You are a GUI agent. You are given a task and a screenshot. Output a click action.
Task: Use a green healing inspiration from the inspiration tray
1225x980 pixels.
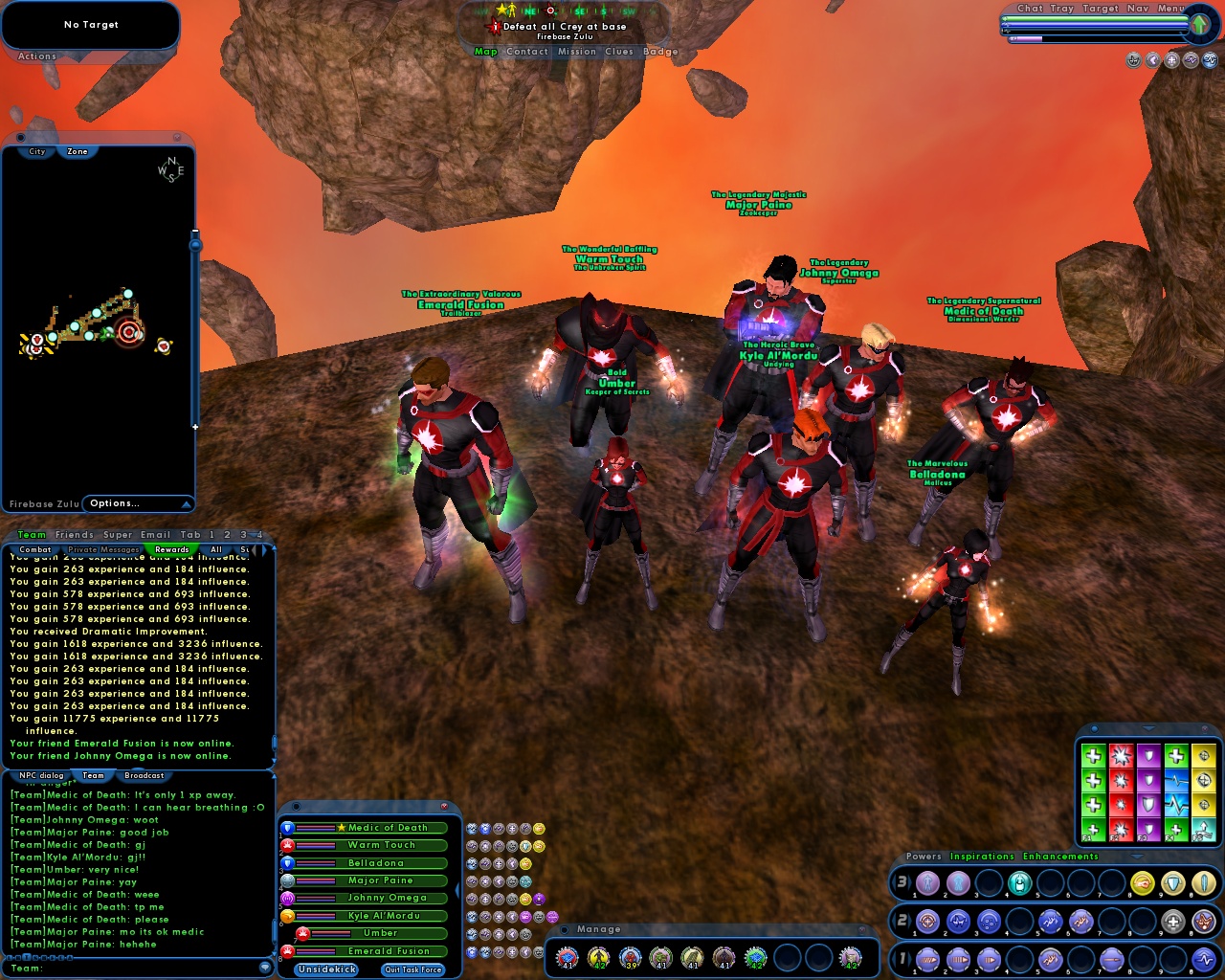[x=1092, y=756]
